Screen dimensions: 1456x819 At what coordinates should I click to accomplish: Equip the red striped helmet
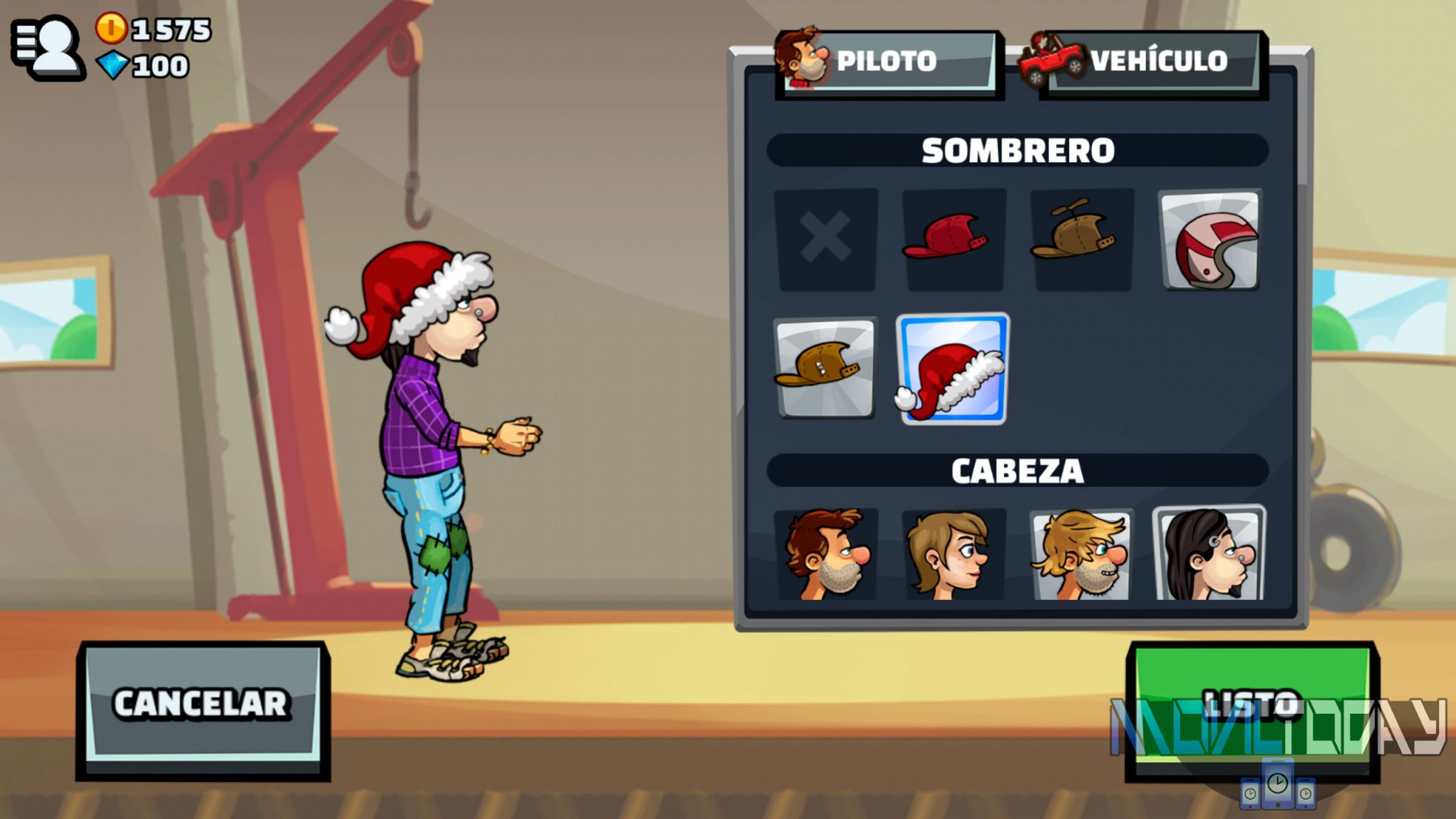[x=1210, y=240]
